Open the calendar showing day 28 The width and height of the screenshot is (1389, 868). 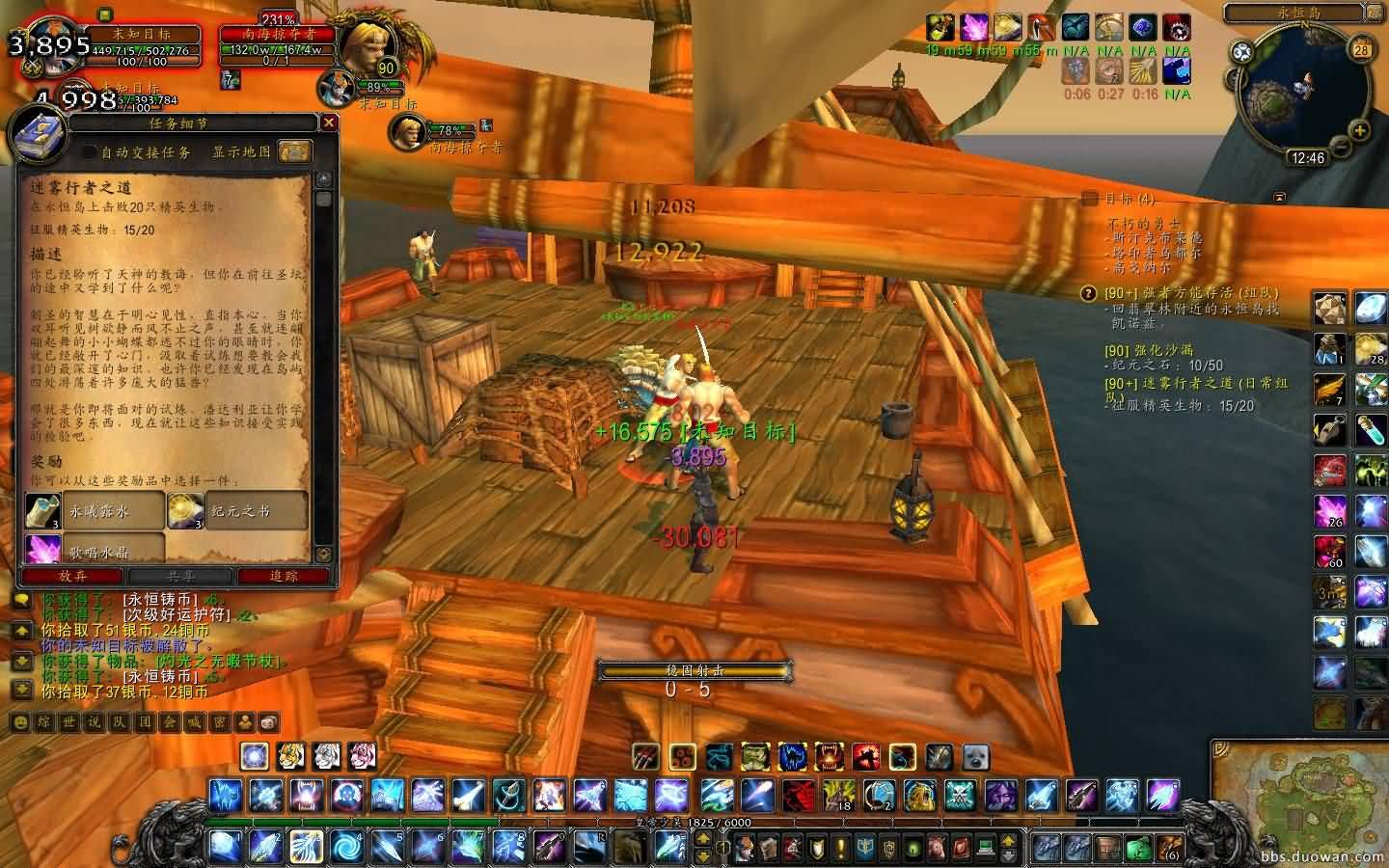pyautogui.click(x=1362, y=50)
